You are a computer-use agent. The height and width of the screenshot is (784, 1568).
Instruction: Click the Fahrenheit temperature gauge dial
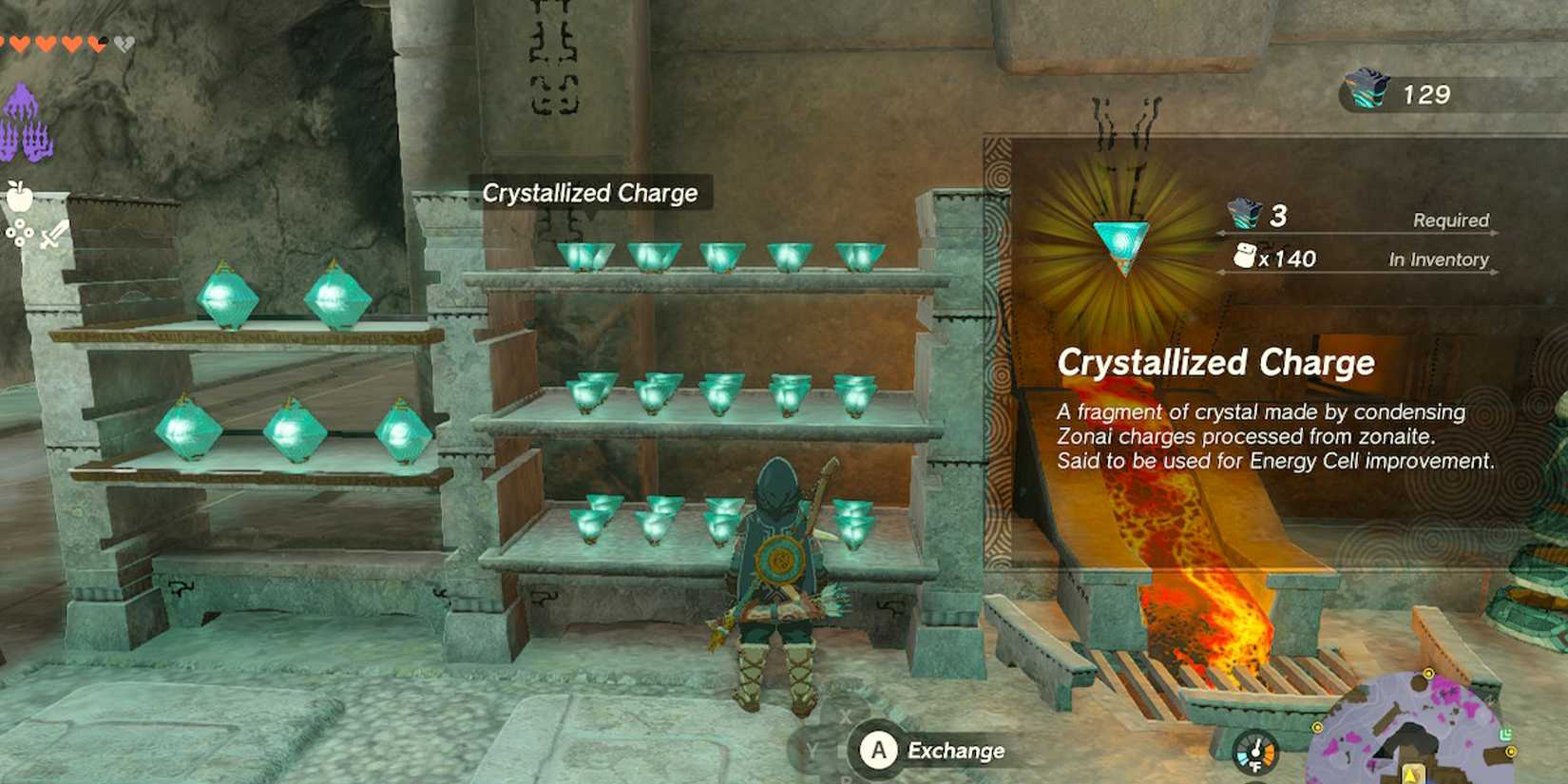(1256, 751)
